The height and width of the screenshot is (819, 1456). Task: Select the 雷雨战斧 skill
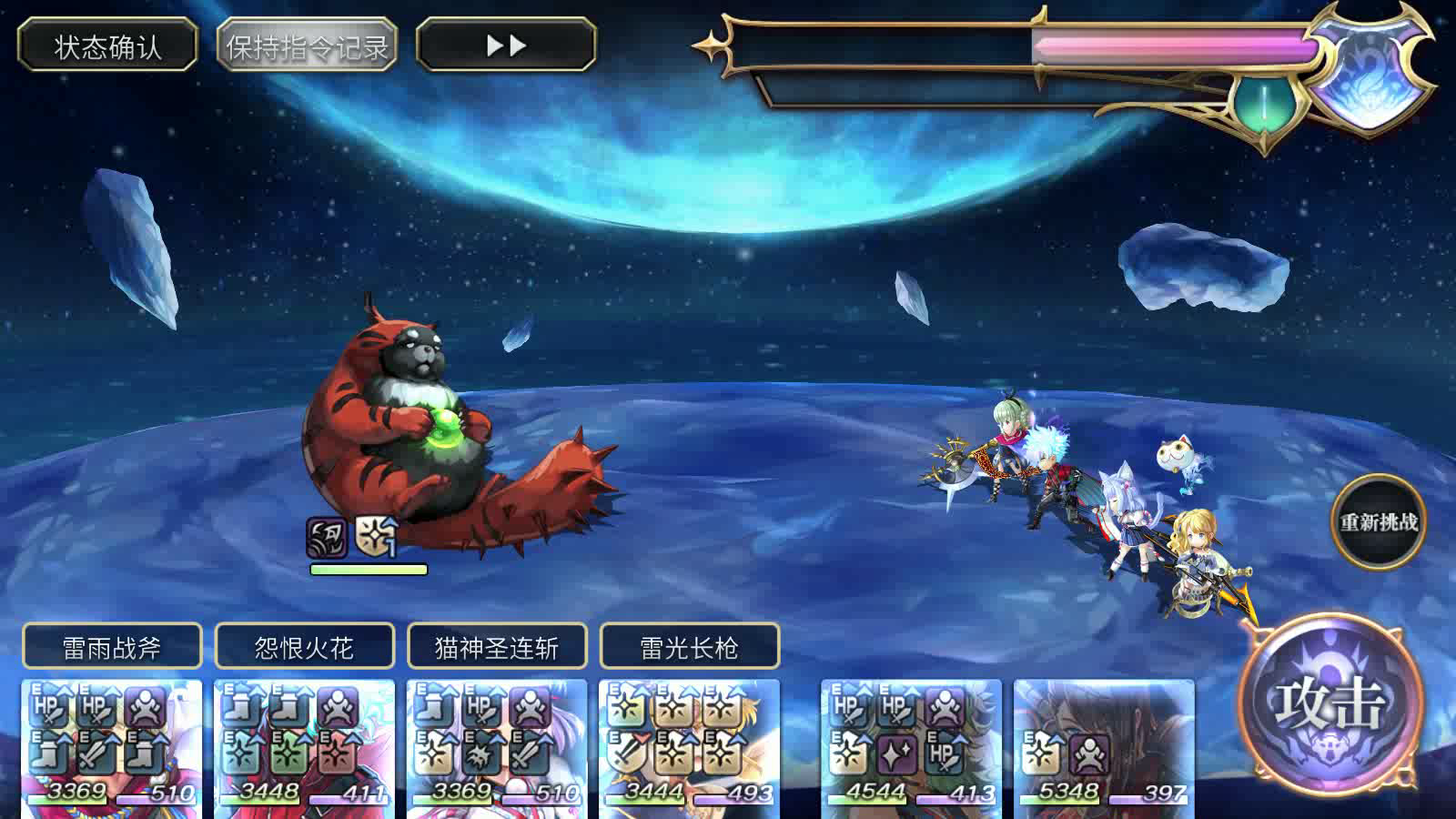click(x=111, y=646)
